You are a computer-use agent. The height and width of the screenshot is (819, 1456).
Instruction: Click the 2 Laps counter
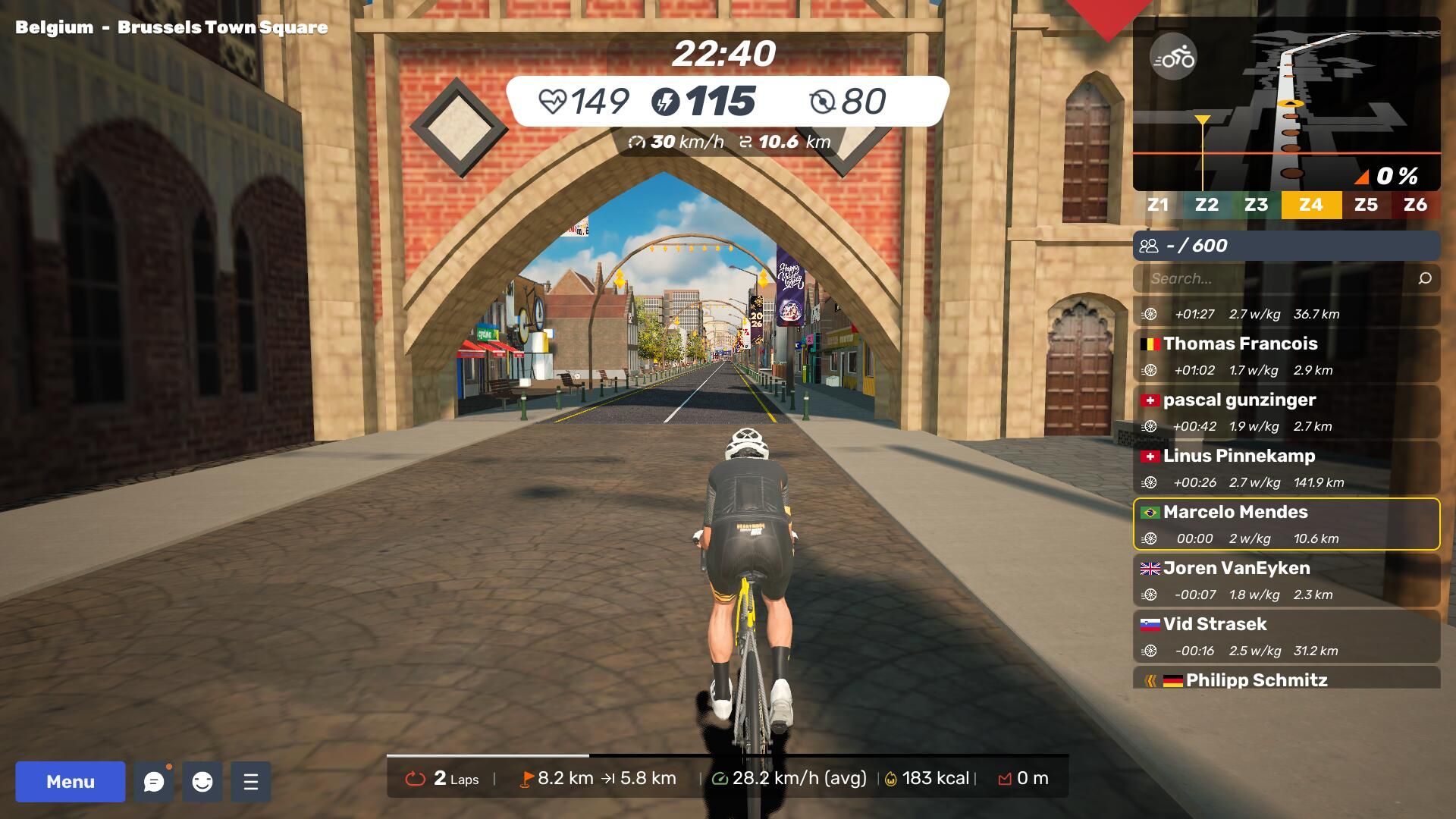coord(445,779)
